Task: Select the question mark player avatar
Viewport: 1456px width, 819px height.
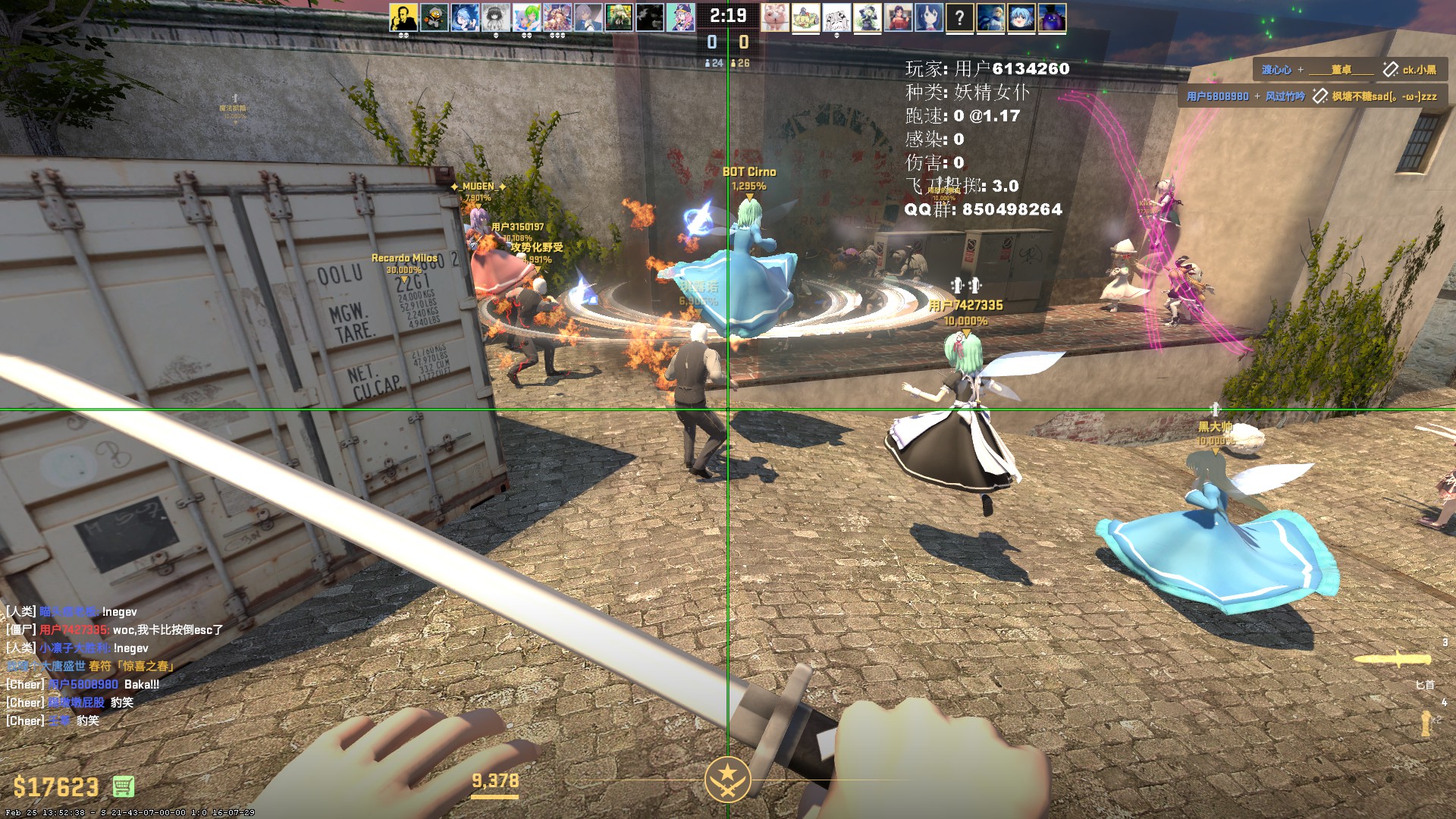Action: pyautogui.click(x=959, y=17)
